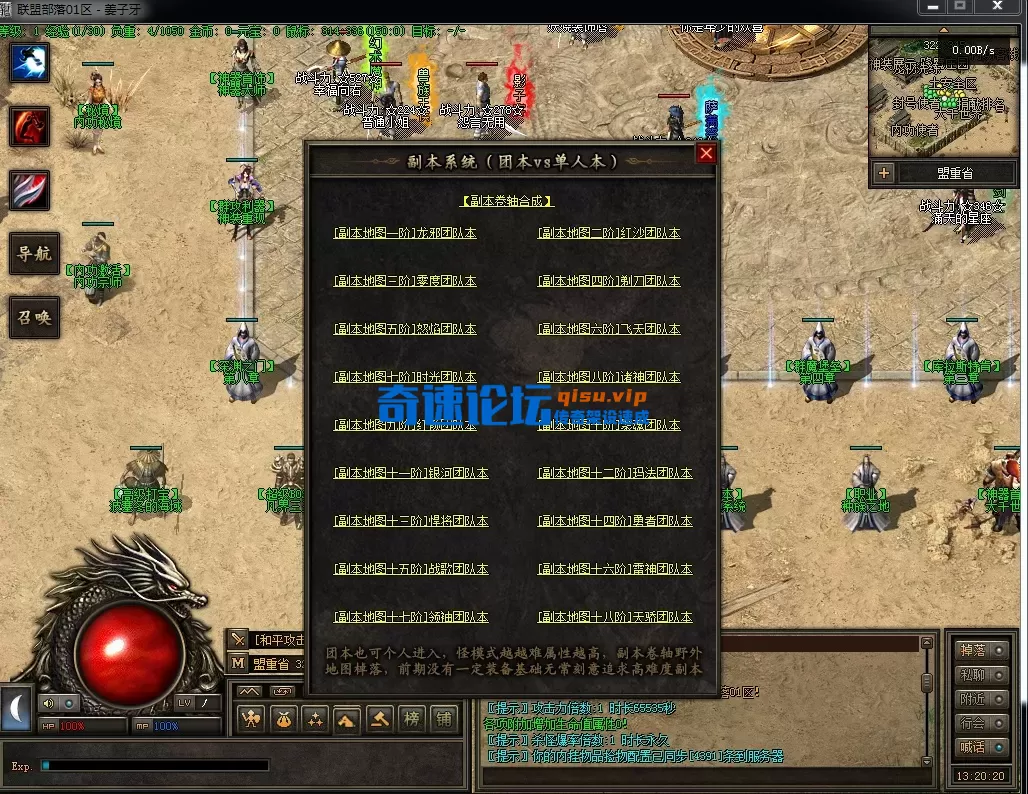This screenshot has height=794, width=1028.
Task: Open the 铺 shop button
Action: (x=443, y=719)
